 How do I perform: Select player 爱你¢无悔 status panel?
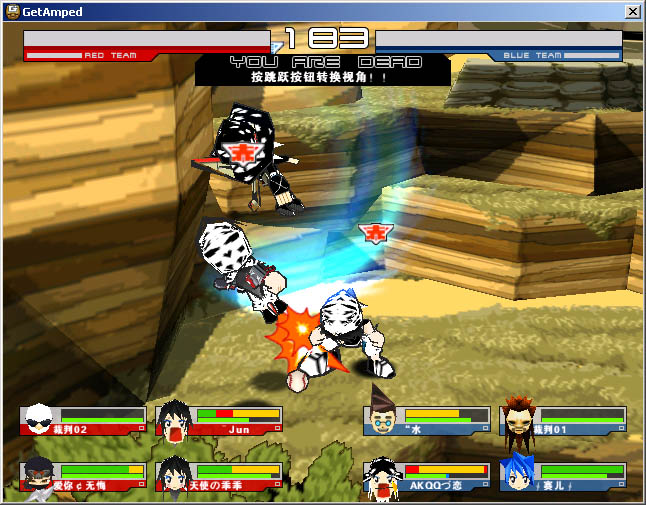click(x=83, y=476)
